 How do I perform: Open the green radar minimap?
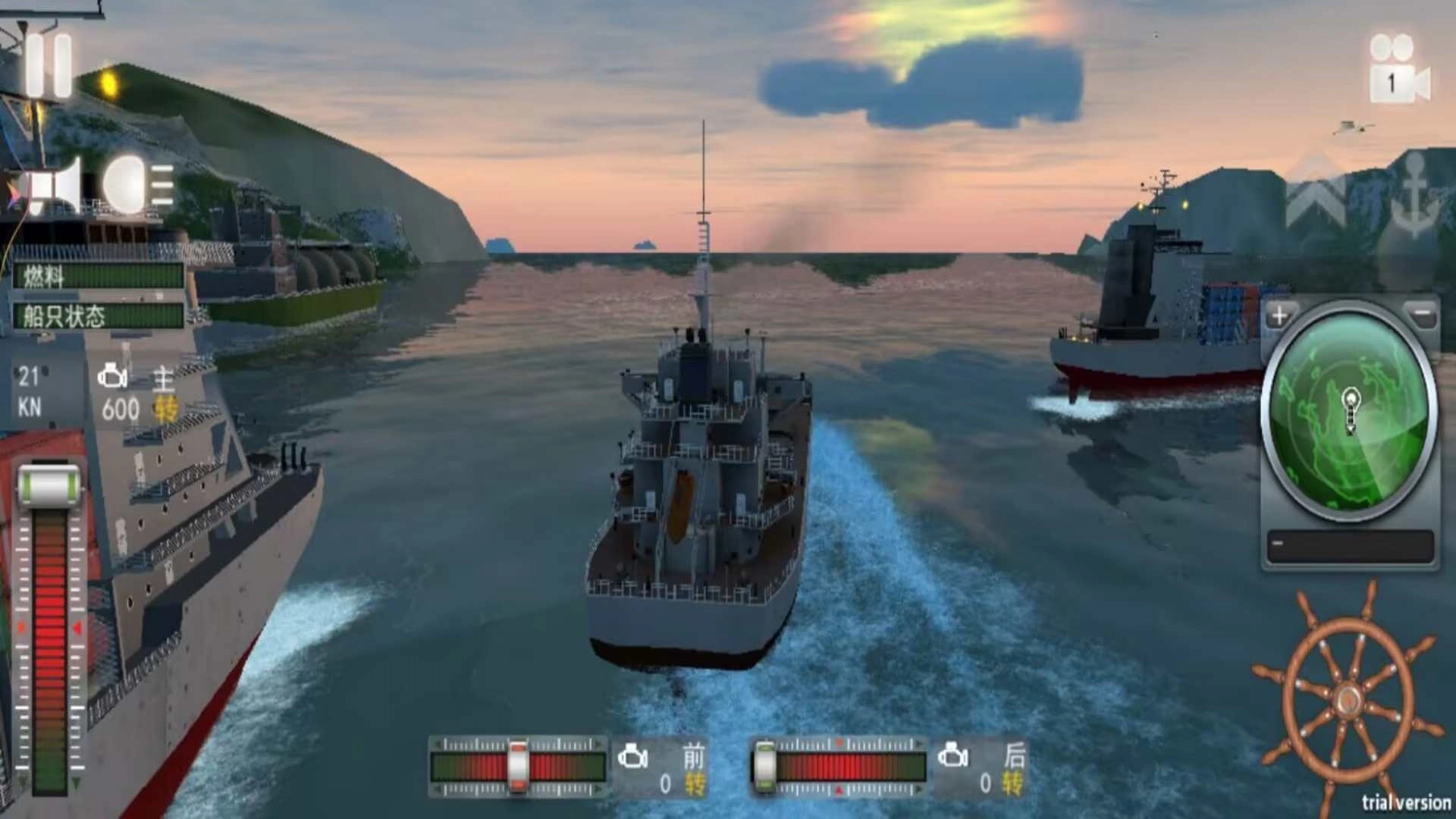click(1349, 412)
